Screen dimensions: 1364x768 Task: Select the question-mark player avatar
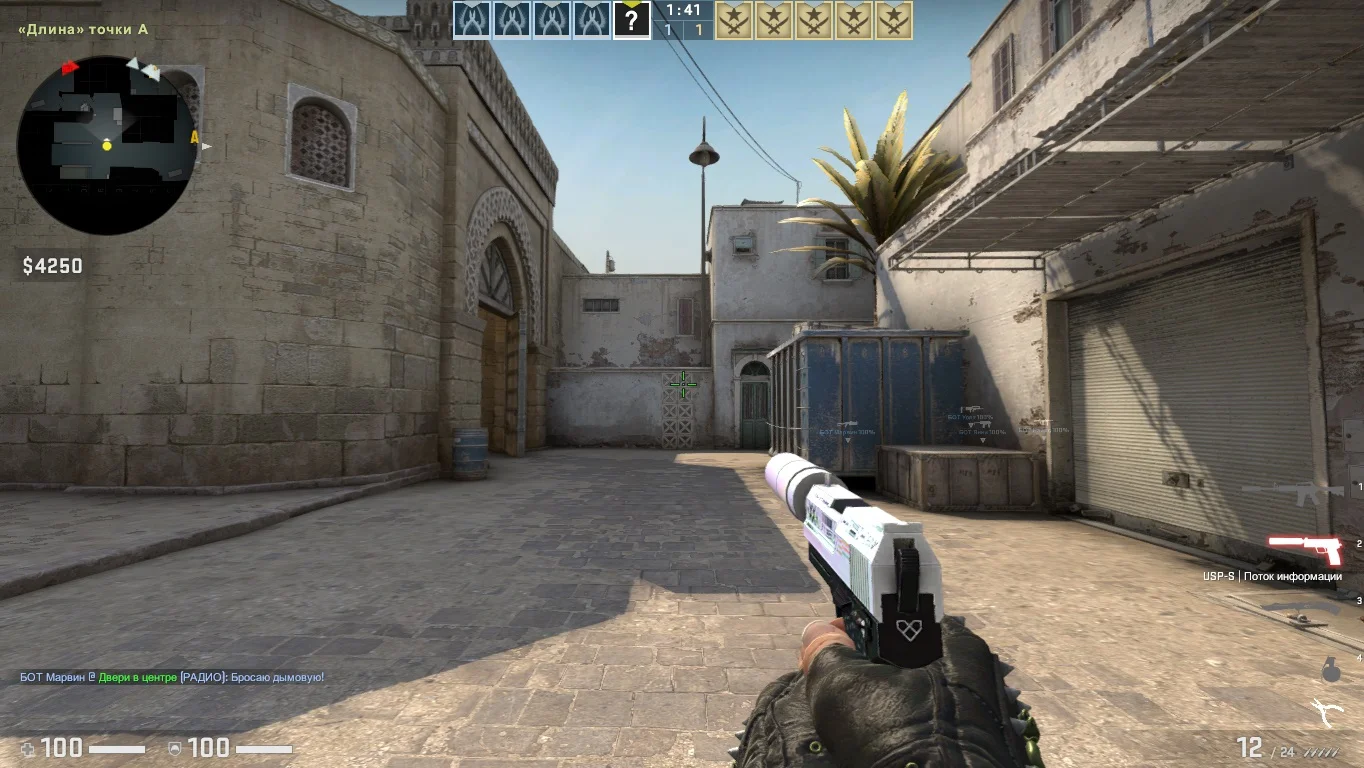click(632, 20)
